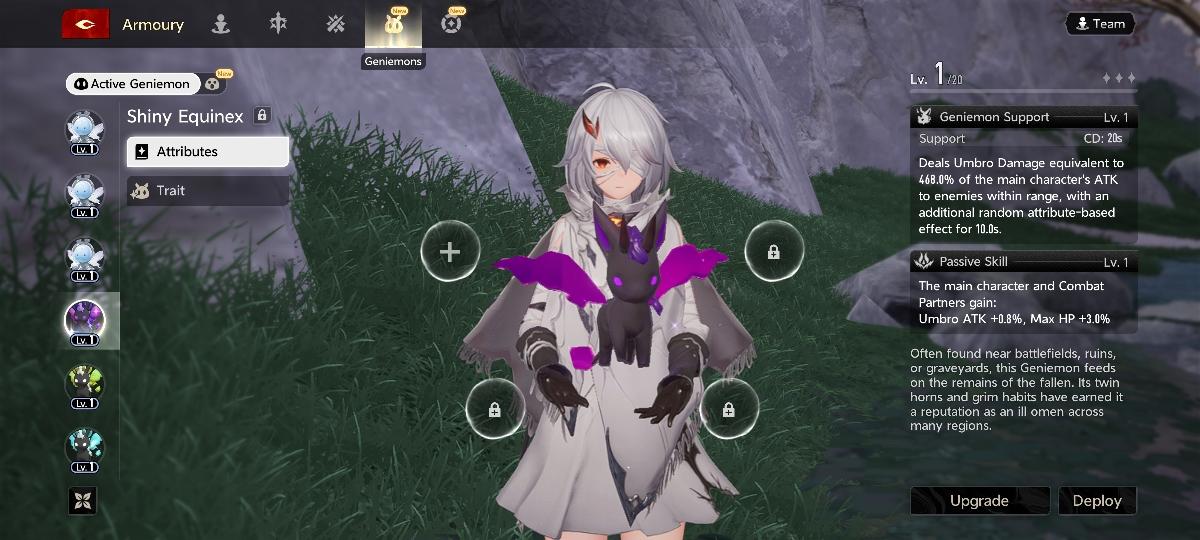This screenshot has height=540, width=1200.
Task: Click the red back emblem button
Action: tap(85, 24)
